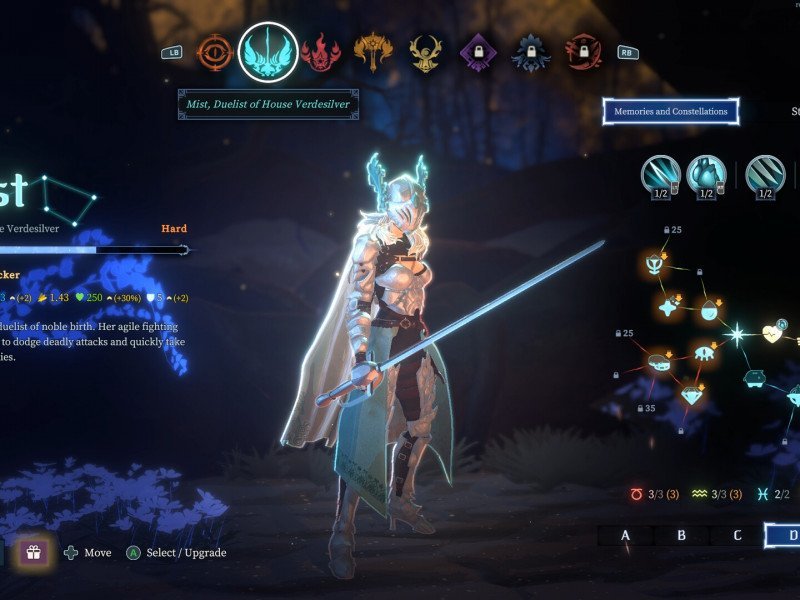This screenshot has width=800, height=600.
Task: Select the sword slash memory icon
Action: 661,175
